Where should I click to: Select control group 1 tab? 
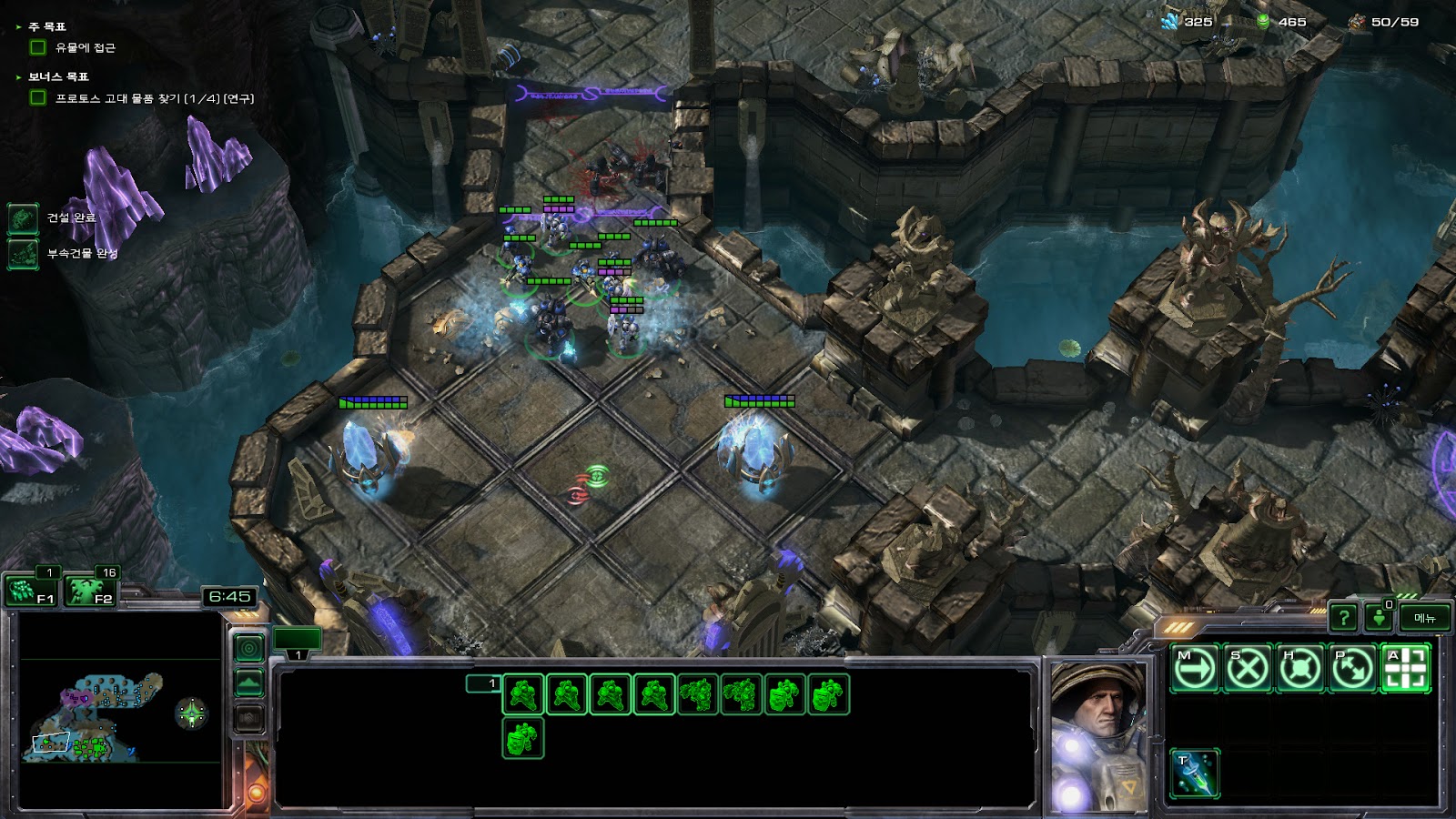point(298,640)
